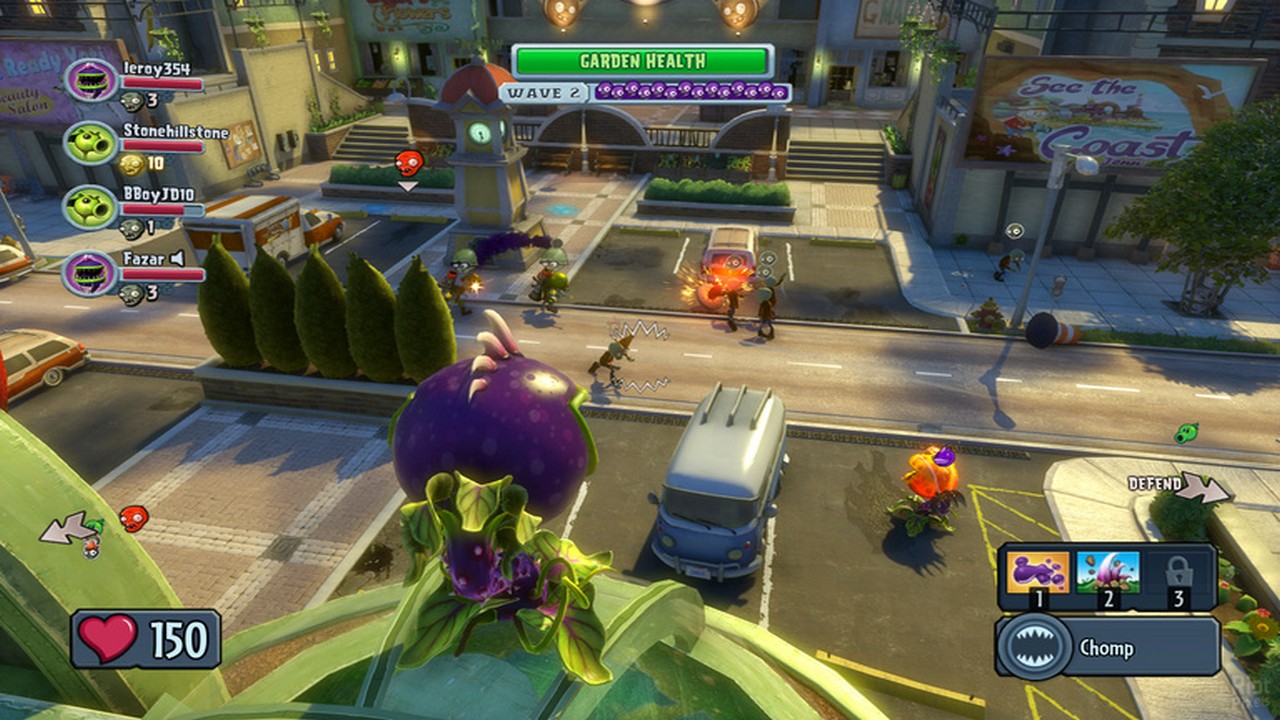1280x720 pixels.
Task: Choose Stonehillstone's peashooter portrait
Action: tap(91, 143)
